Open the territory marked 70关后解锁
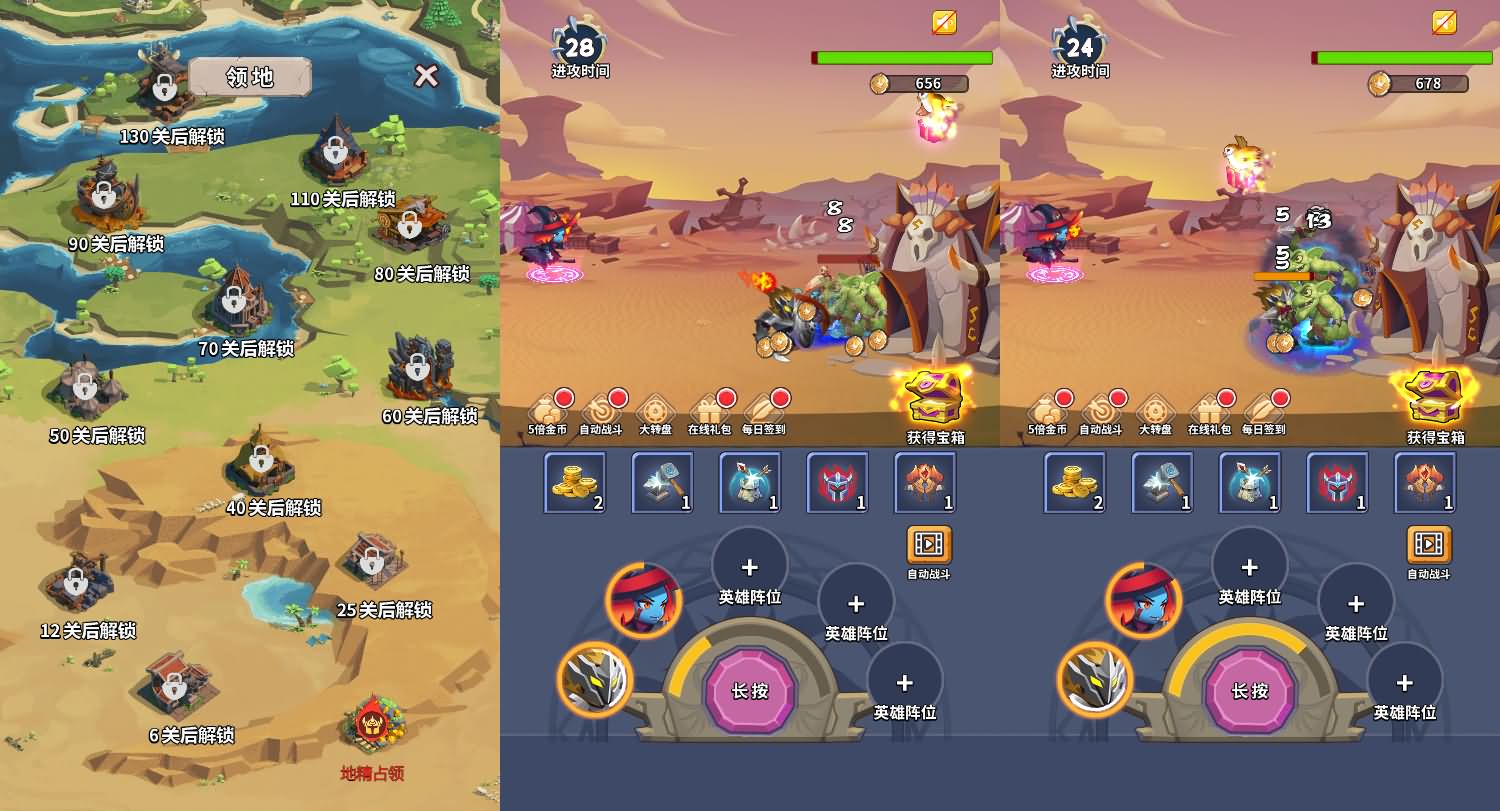Screen dimensions: 1500x811 233,298
